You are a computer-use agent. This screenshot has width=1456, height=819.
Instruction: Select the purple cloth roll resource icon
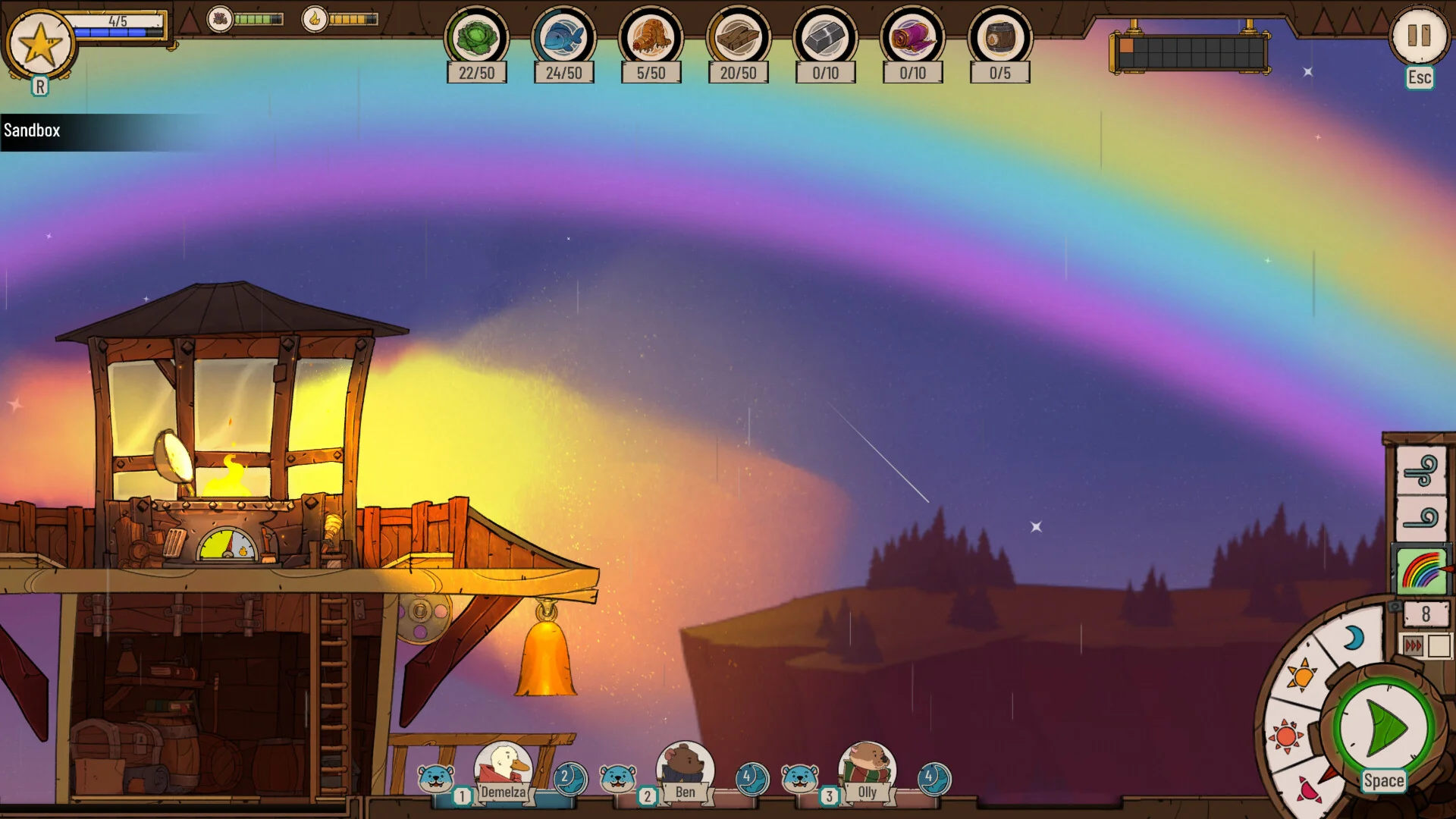click(912, 38)
